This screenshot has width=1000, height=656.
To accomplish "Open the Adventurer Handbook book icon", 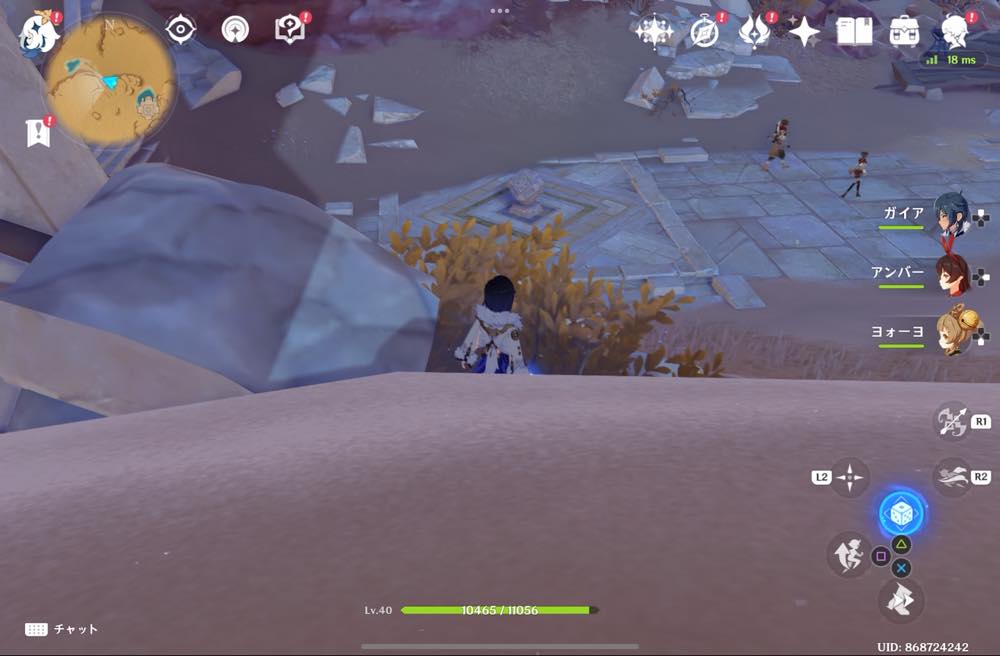I will point(854,32).
